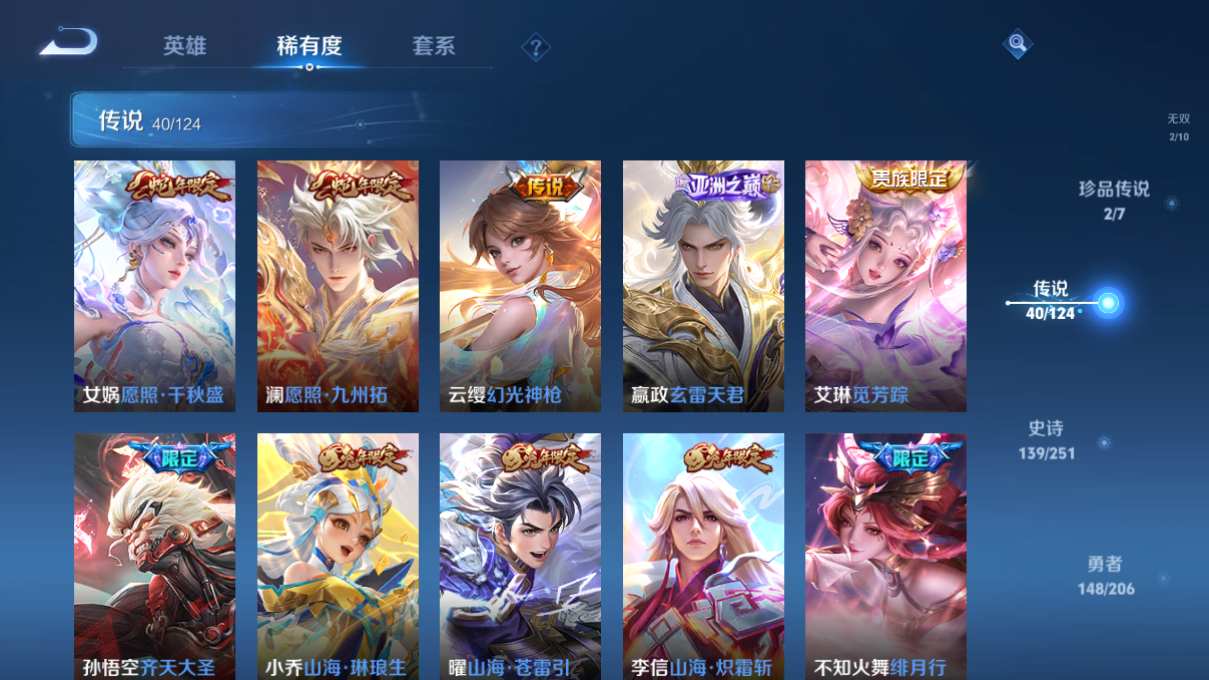Select the 艾琳 觅芳踪 skin card

coord(886,286)
